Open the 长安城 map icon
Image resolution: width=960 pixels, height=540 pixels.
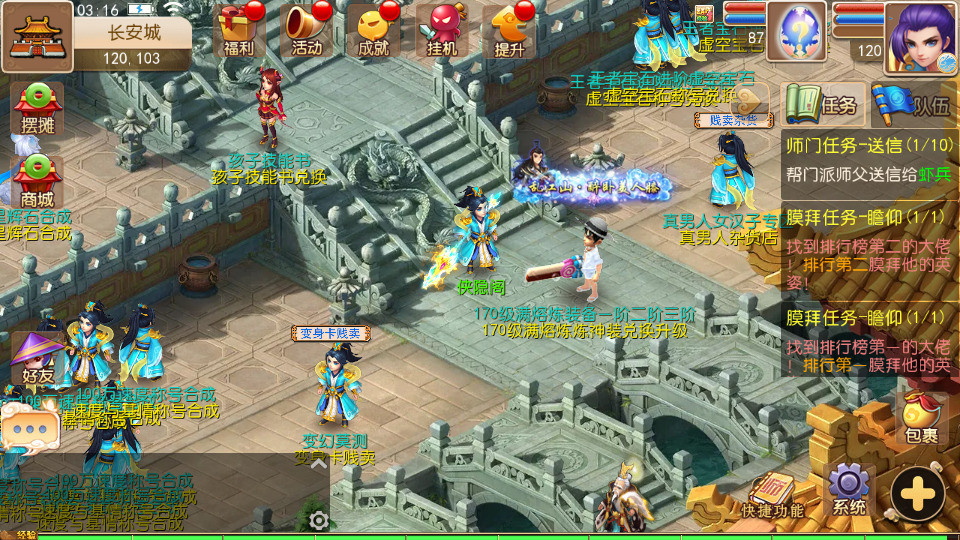point(36,34)
